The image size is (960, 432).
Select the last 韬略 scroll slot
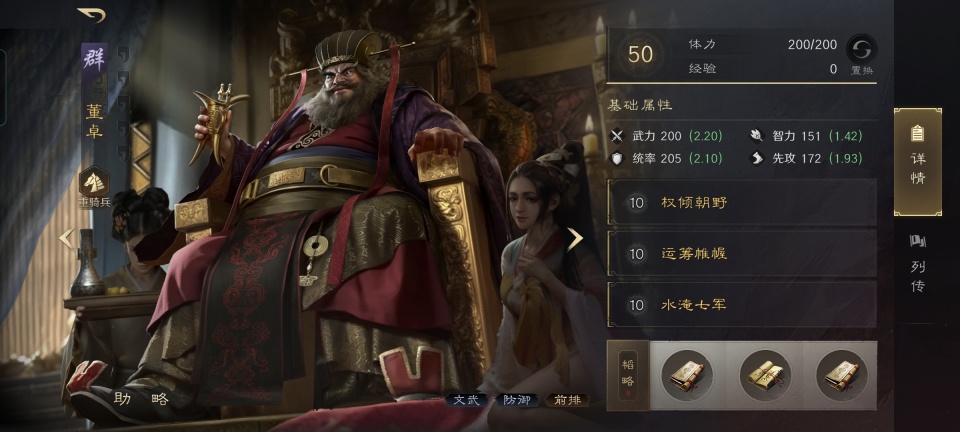pos(841,375)
